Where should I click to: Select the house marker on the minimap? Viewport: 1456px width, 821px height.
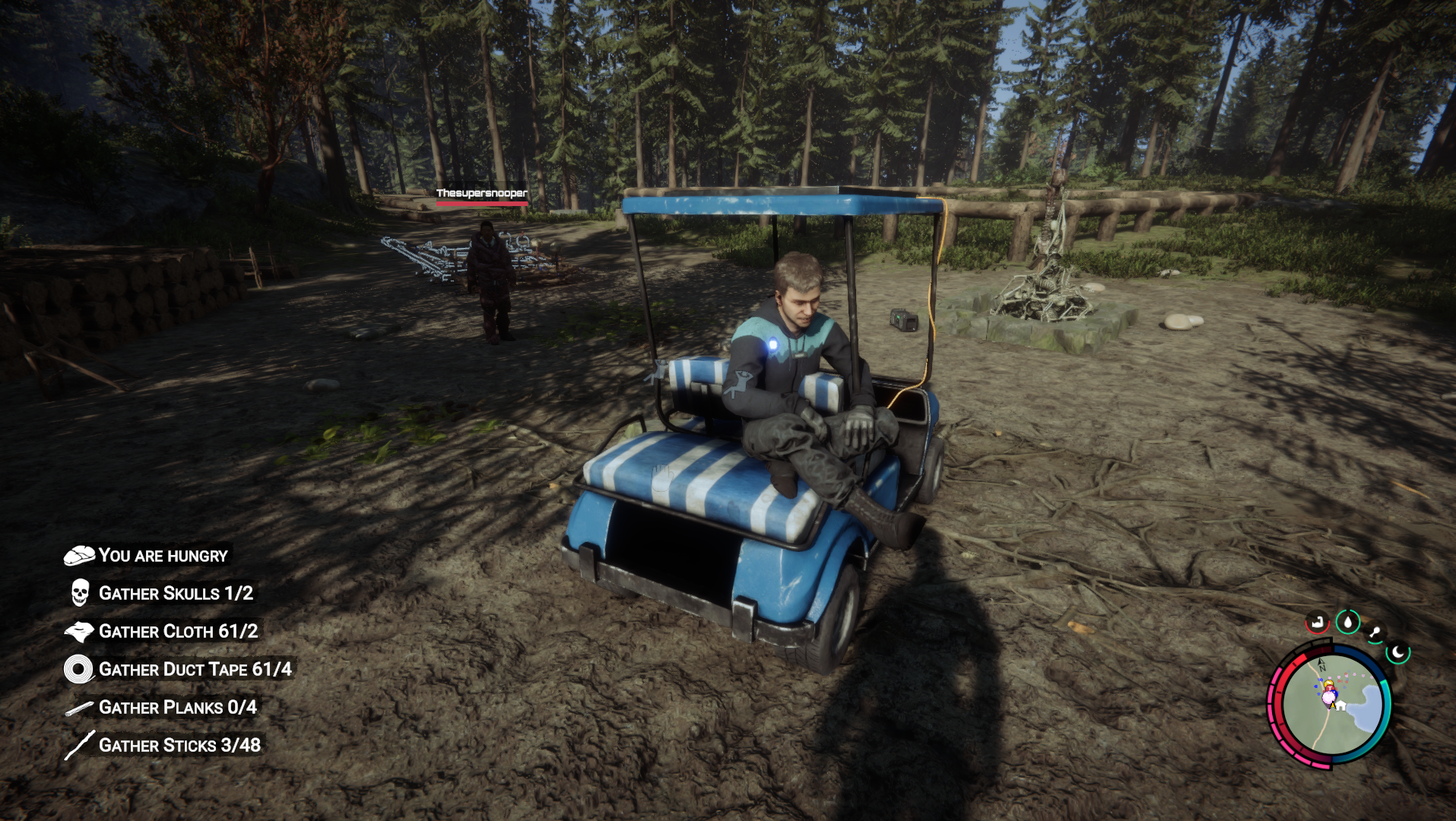click(x=1341, y=705)
